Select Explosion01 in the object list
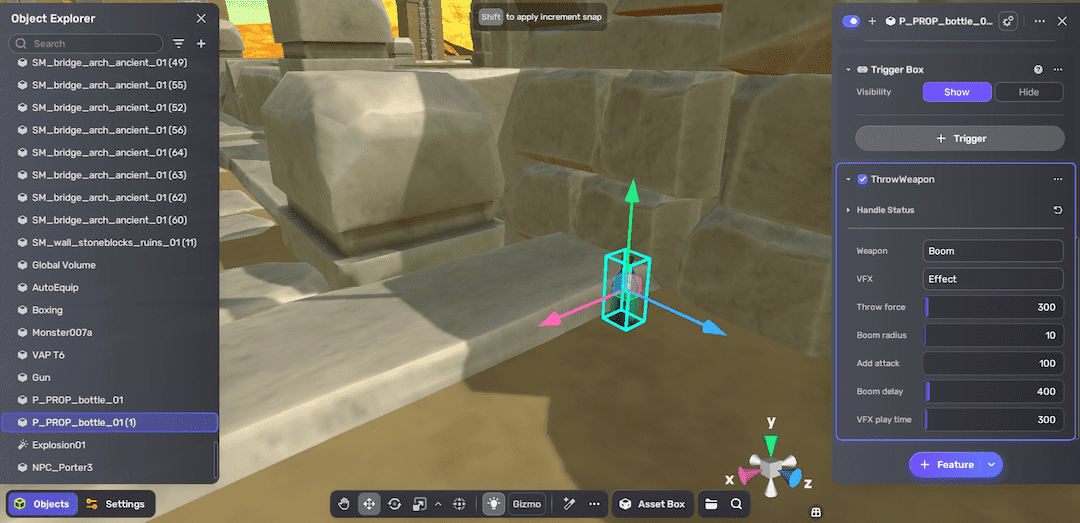The height and width of the screenshot is (523, 1080). tap(59, 445)
